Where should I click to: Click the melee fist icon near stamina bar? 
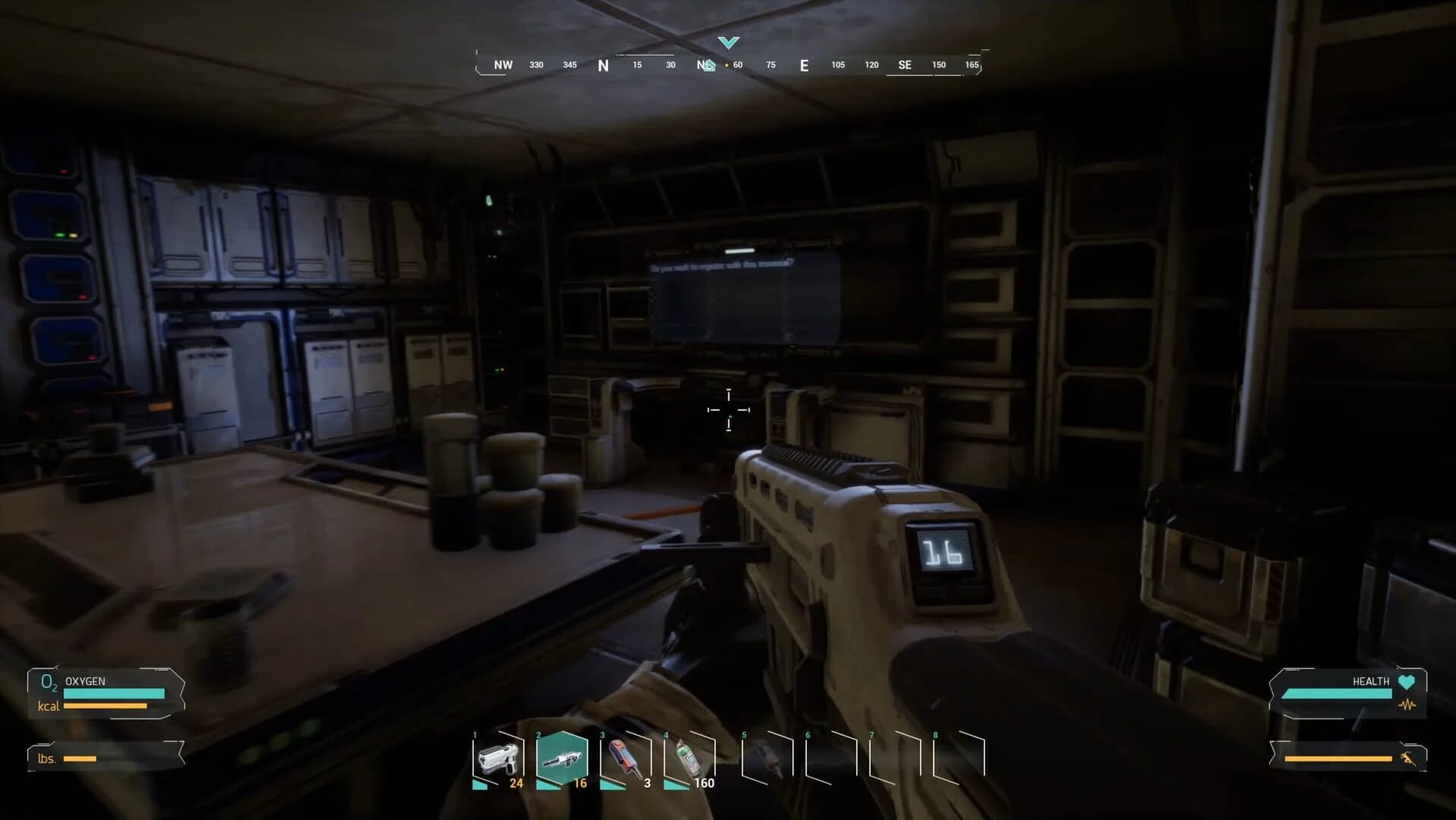[x=1408, y=757]
